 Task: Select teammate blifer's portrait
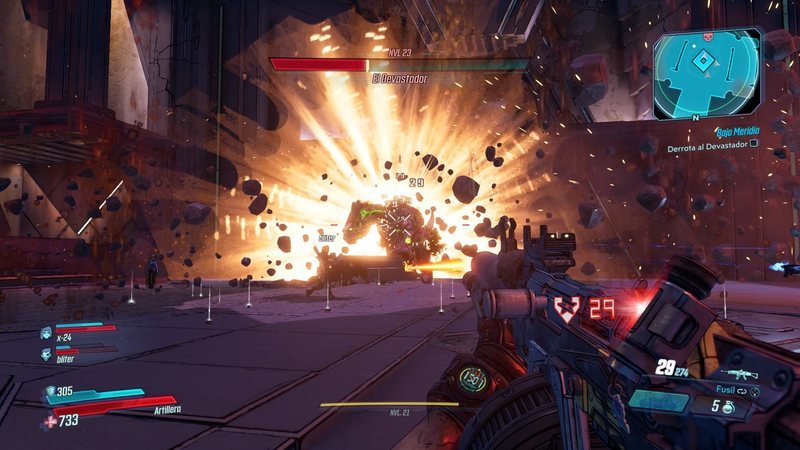pyautogui.click(x=46, y=354)
